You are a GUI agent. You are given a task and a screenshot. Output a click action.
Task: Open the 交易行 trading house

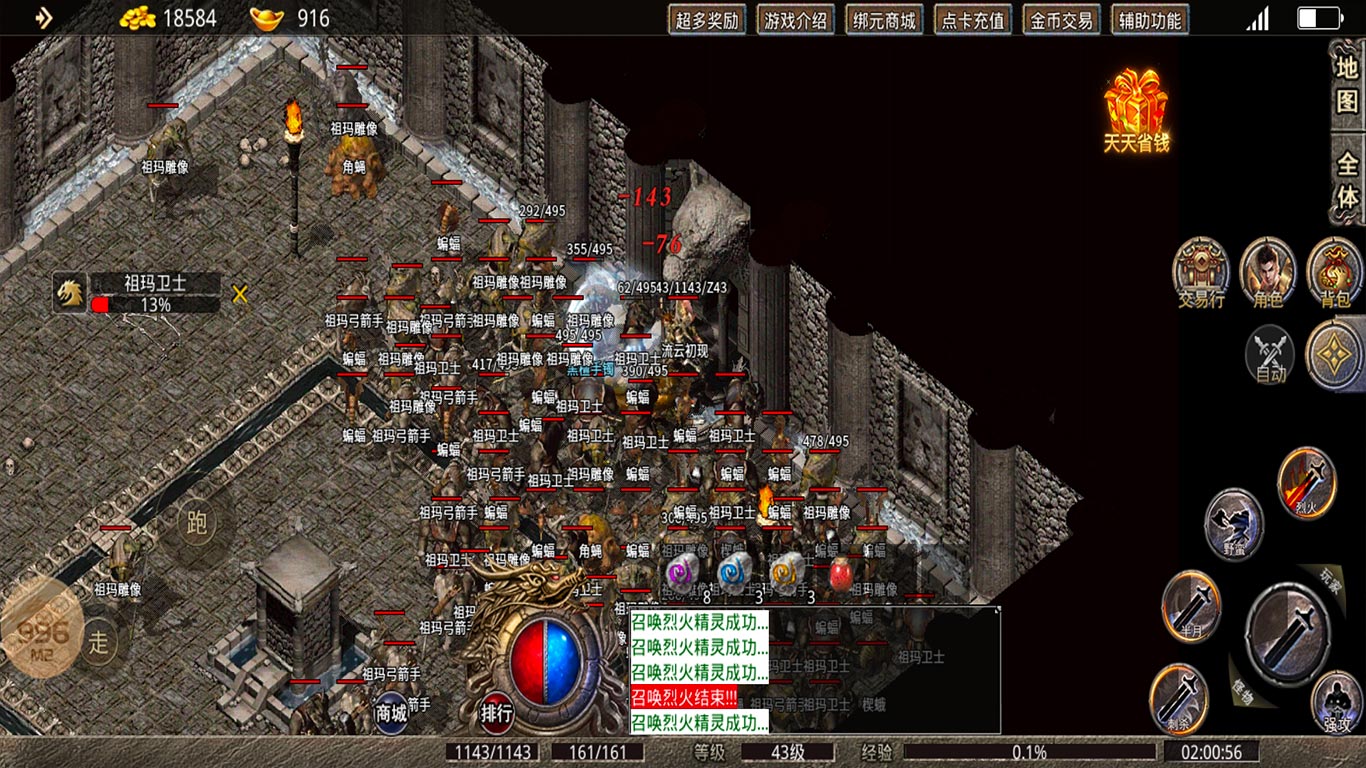coord(1201,271)
